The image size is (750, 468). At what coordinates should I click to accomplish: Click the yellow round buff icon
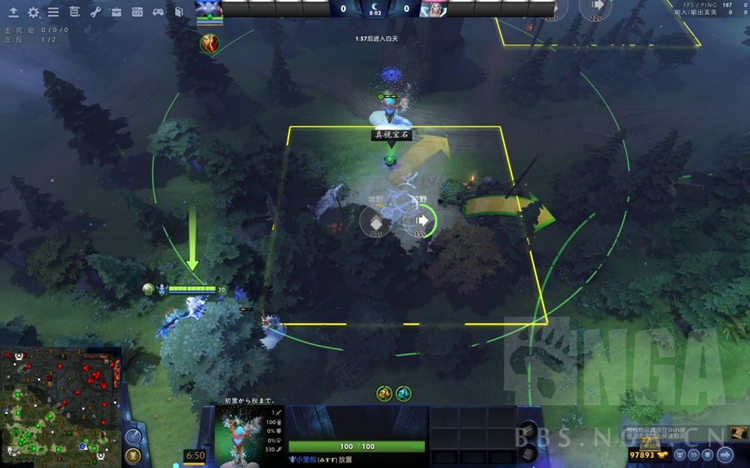pos(384,394)
